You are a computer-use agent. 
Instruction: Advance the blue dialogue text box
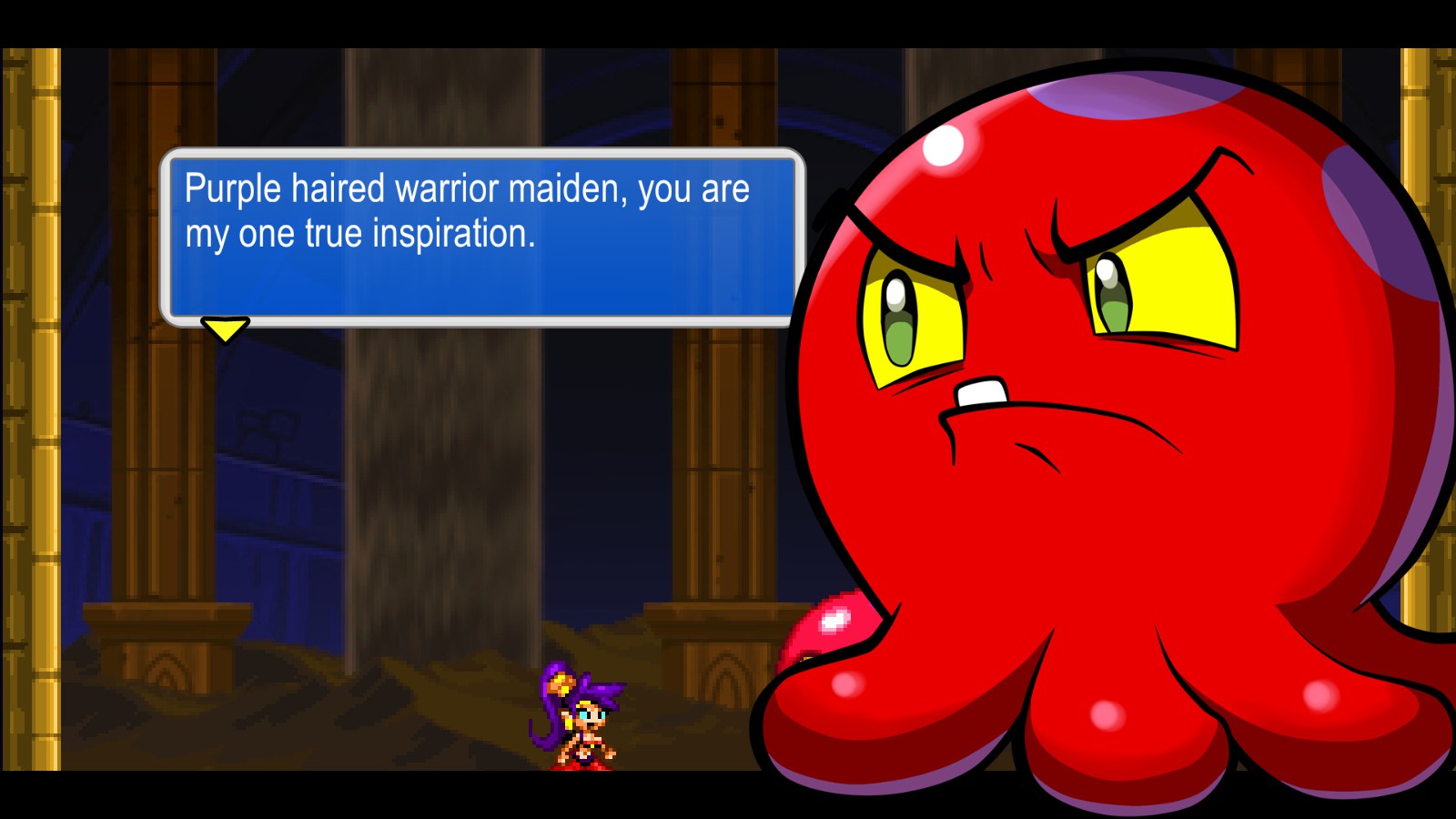coord(482,237)
